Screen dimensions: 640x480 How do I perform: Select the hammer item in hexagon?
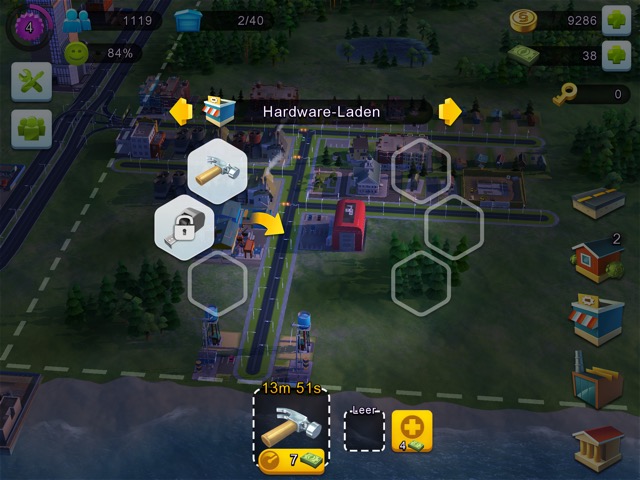click(x=217, y=168)
